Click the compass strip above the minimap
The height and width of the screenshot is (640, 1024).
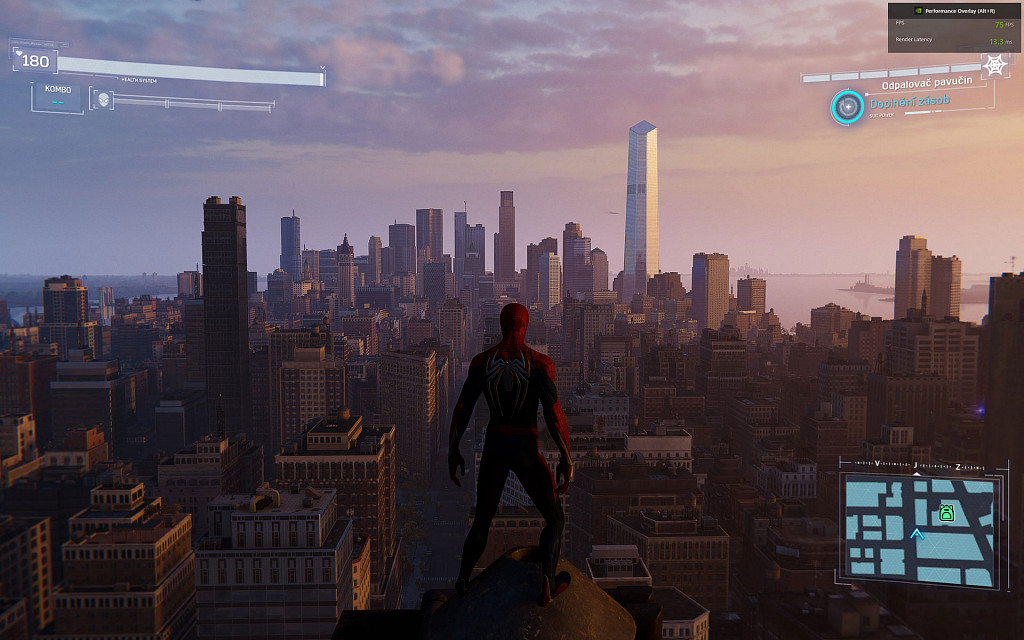917,466
